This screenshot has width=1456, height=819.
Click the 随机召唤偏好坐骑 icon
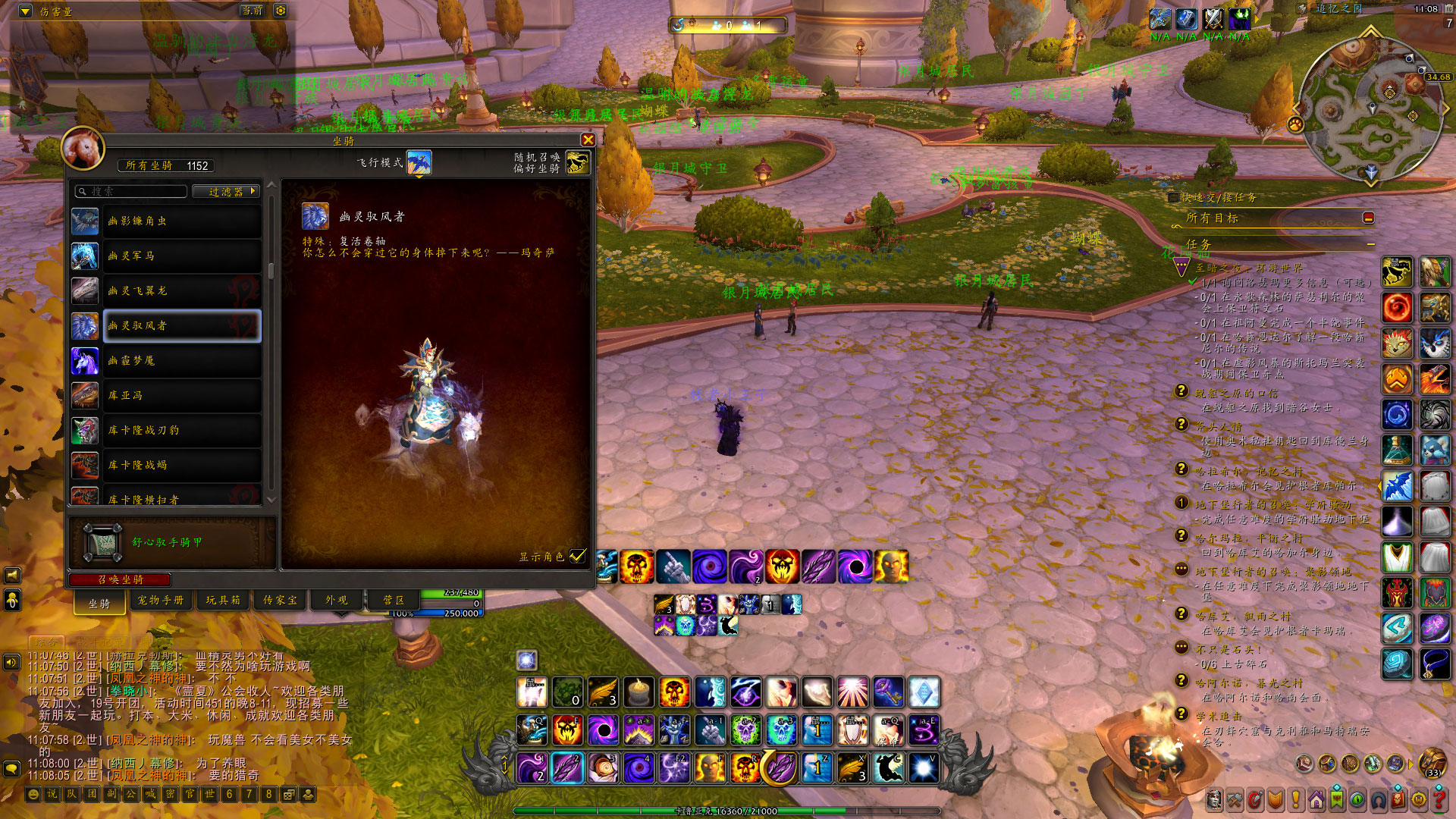tap(577, 162)
